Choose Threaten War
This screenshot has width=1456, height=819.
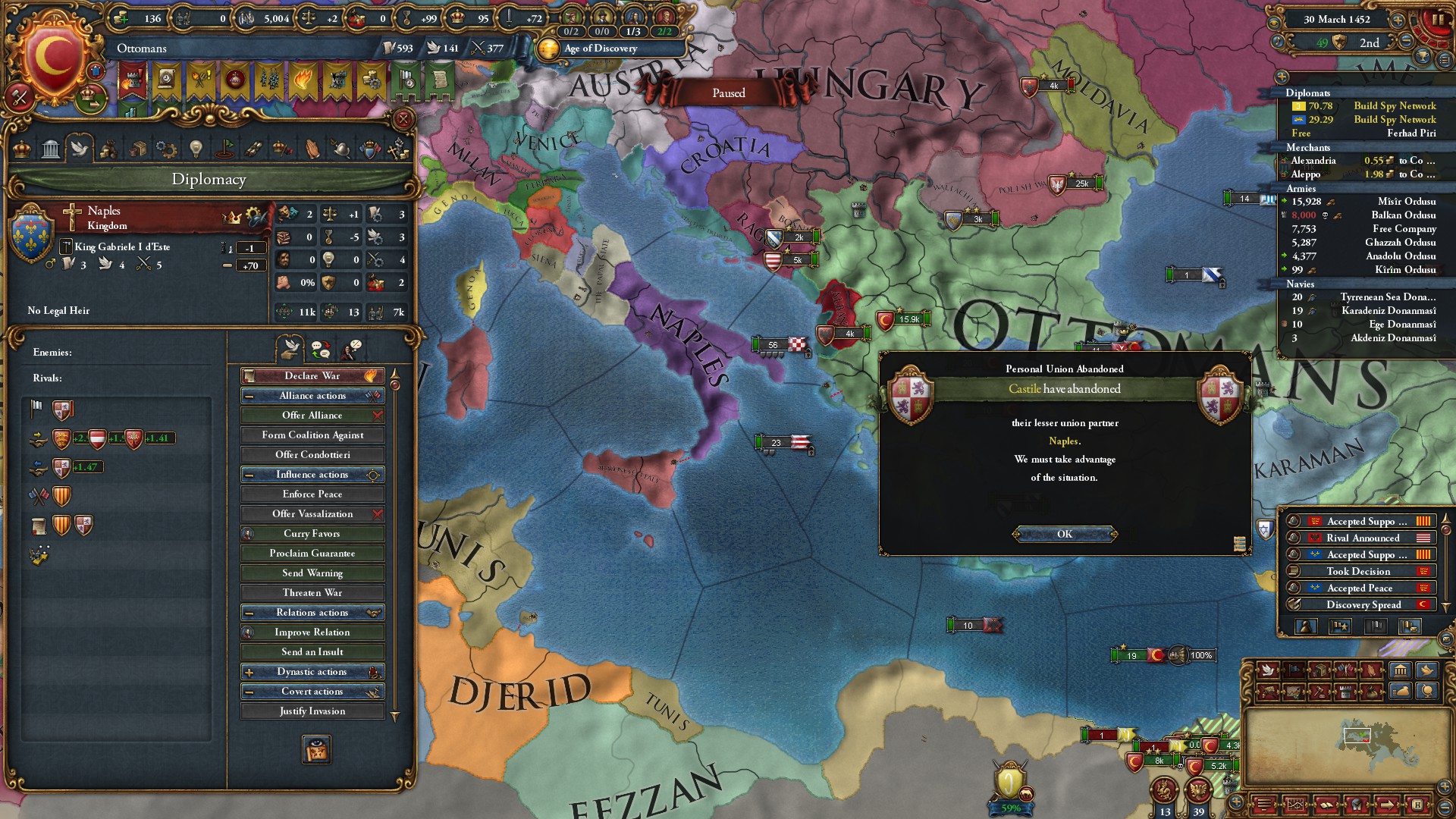312,593
